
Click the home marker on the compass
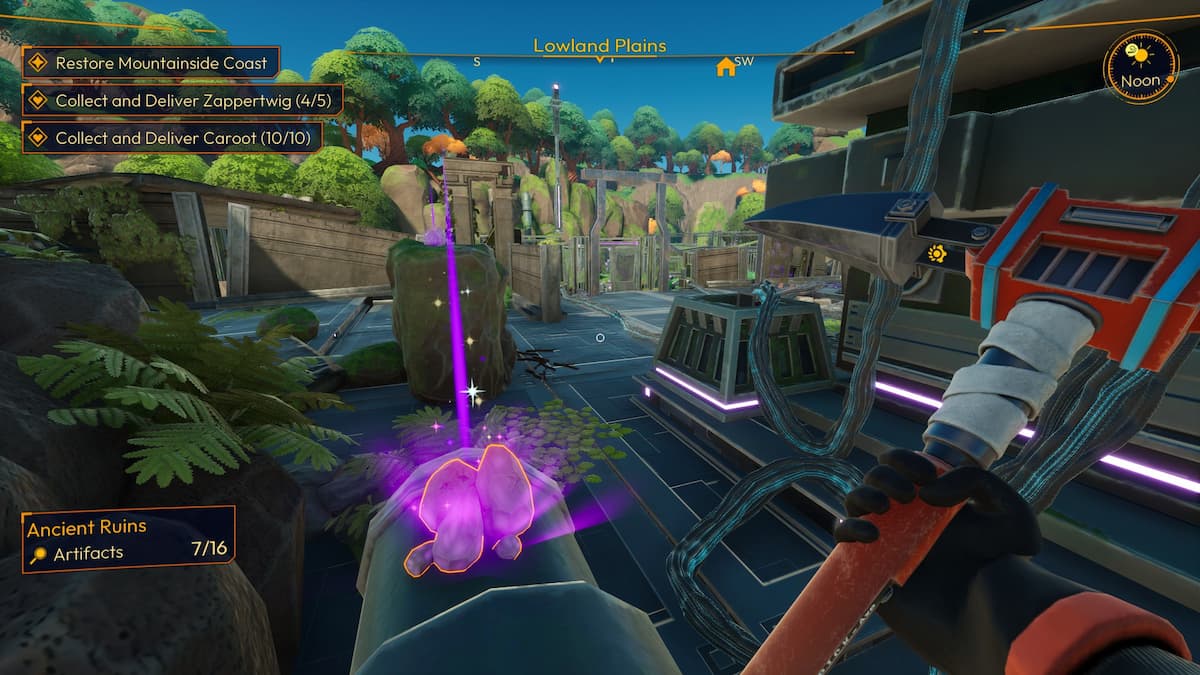click(x=725, y=67)
